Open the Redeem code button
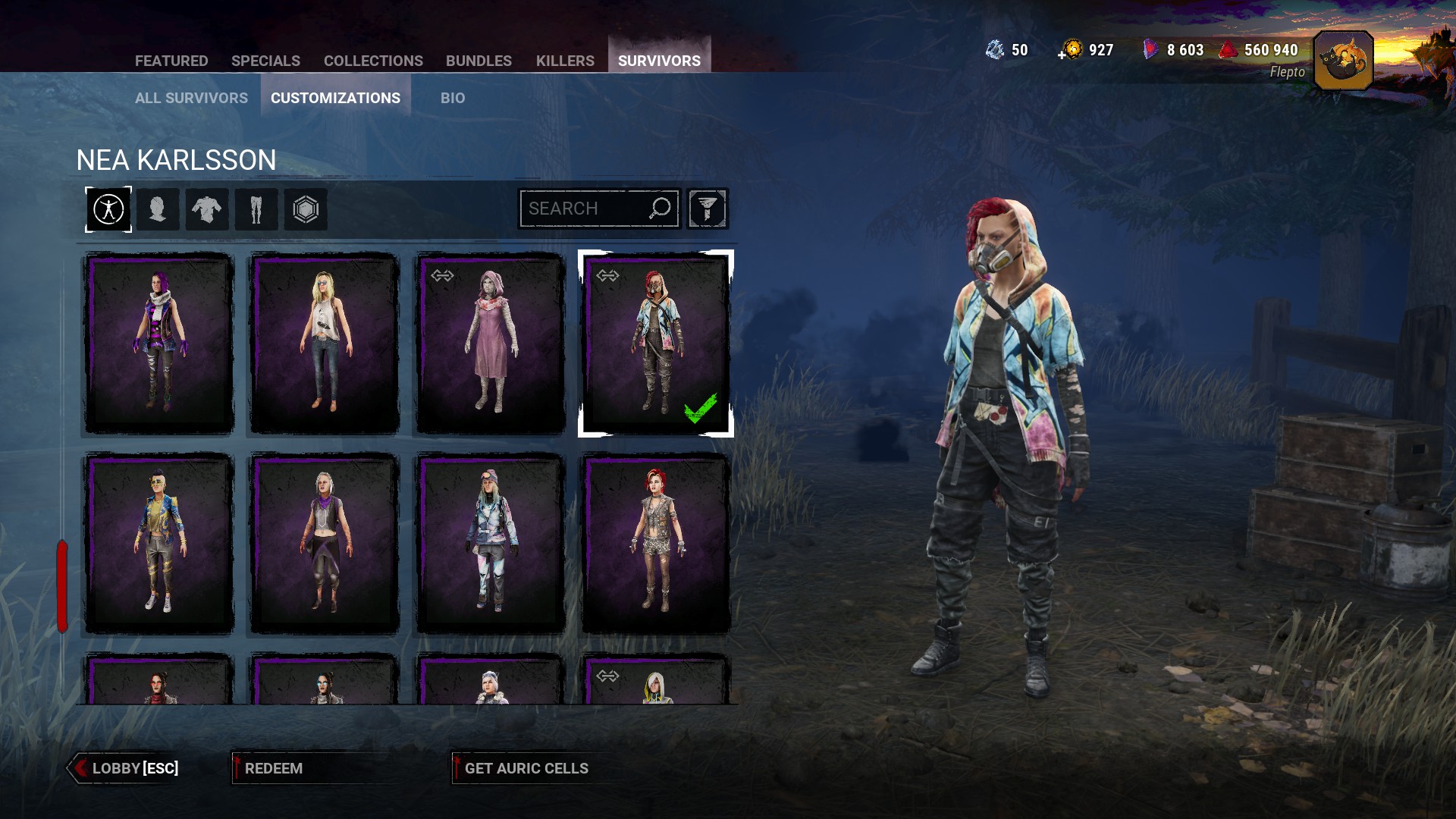Viewport: 1456px width, 819px height. 273,768
